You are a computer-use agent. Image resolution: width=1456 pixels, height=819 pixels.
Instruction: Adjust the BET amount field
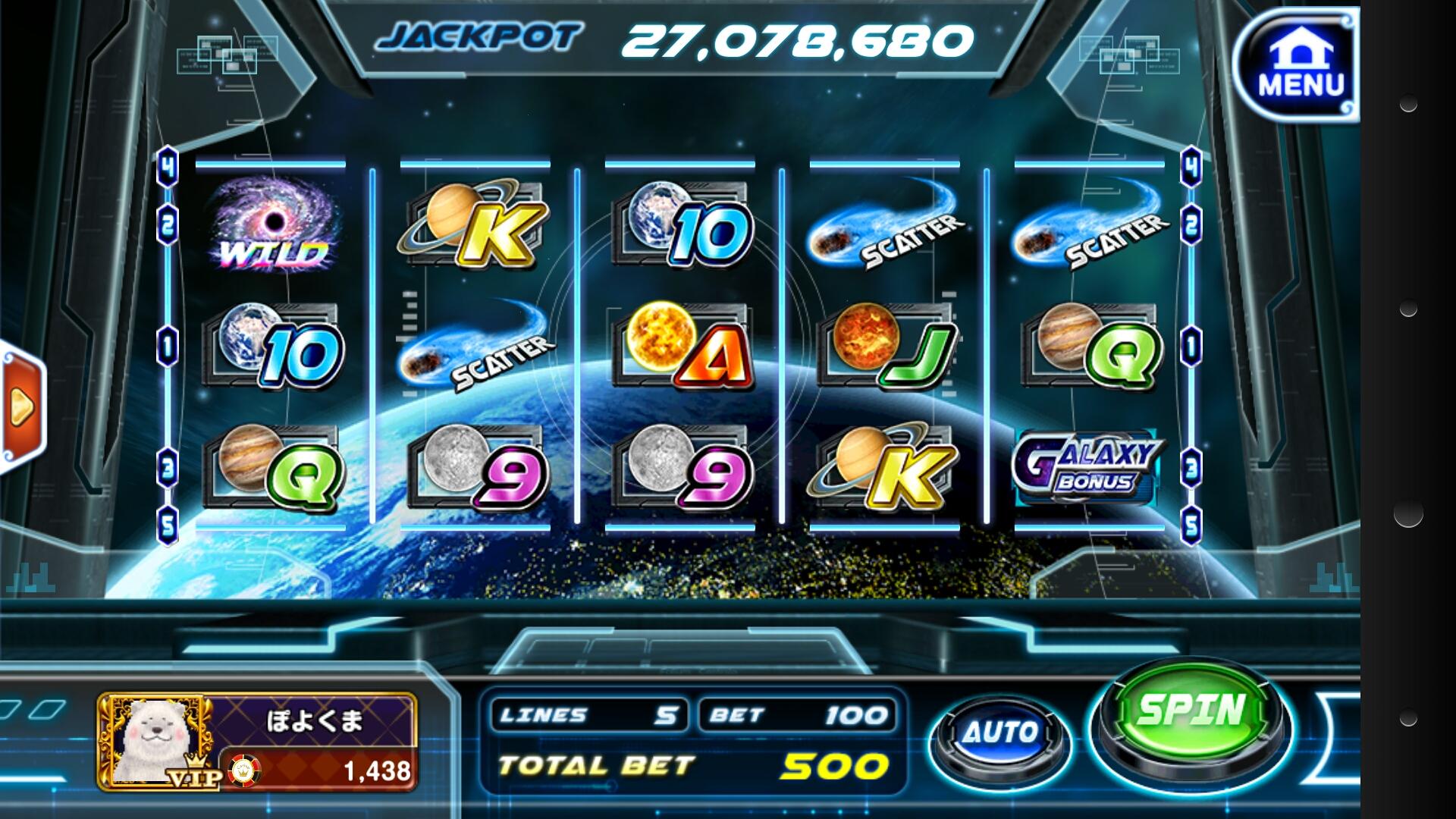pos(795,715)
